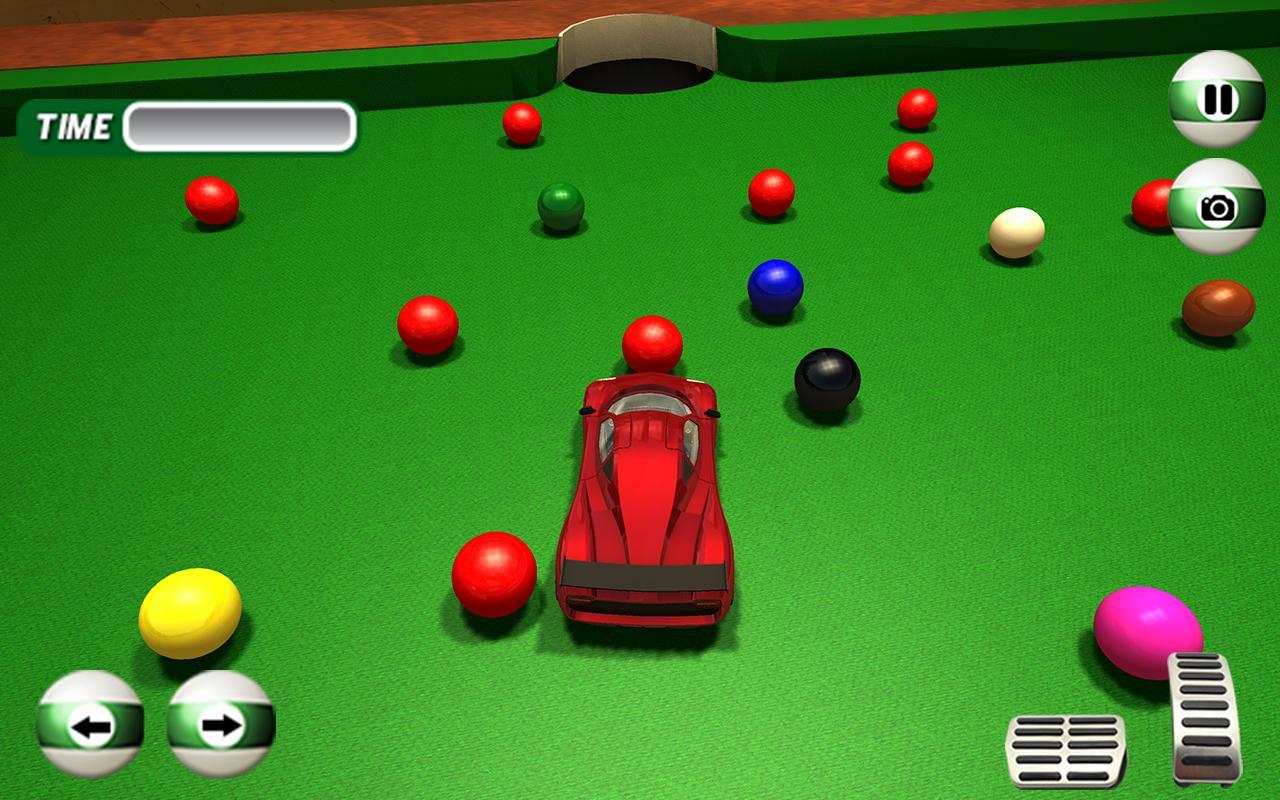Click the blue ball

pyautogui.click(x=774, y=288)
